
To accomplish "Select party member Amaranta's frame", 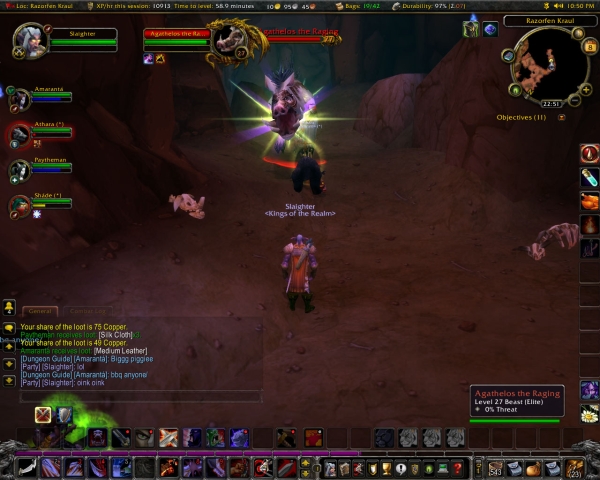I will tap(48, 96).
